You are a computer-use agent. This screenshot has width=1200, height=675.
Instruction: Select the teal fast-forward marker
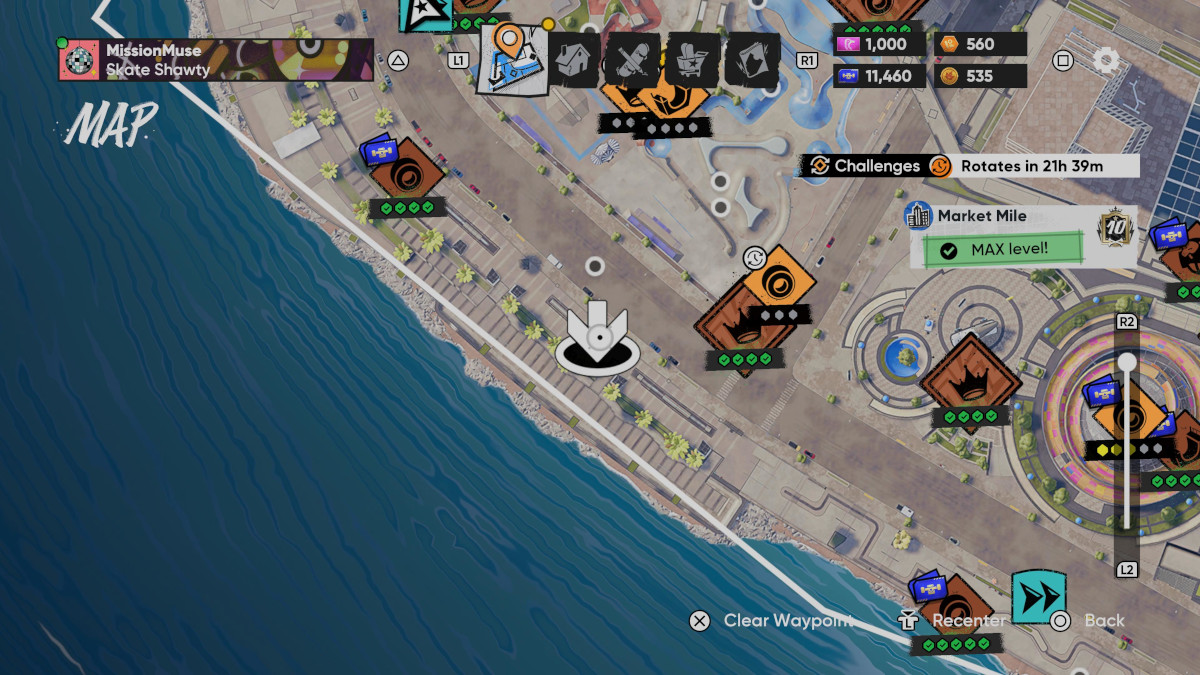[1038, 597]
